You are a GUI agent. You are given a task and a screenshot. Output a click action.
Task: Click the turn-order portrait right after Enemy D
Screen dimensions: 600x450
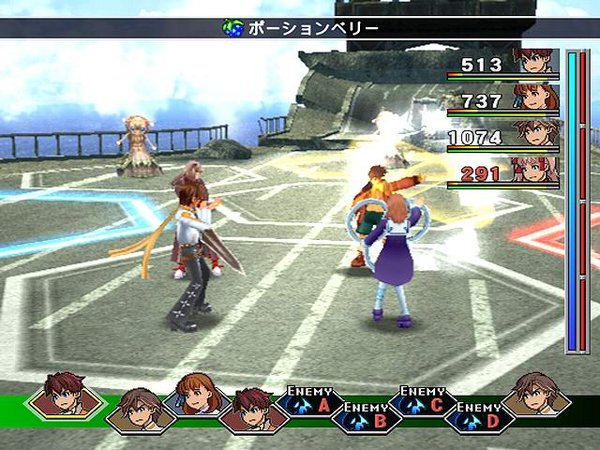(536, 396)
